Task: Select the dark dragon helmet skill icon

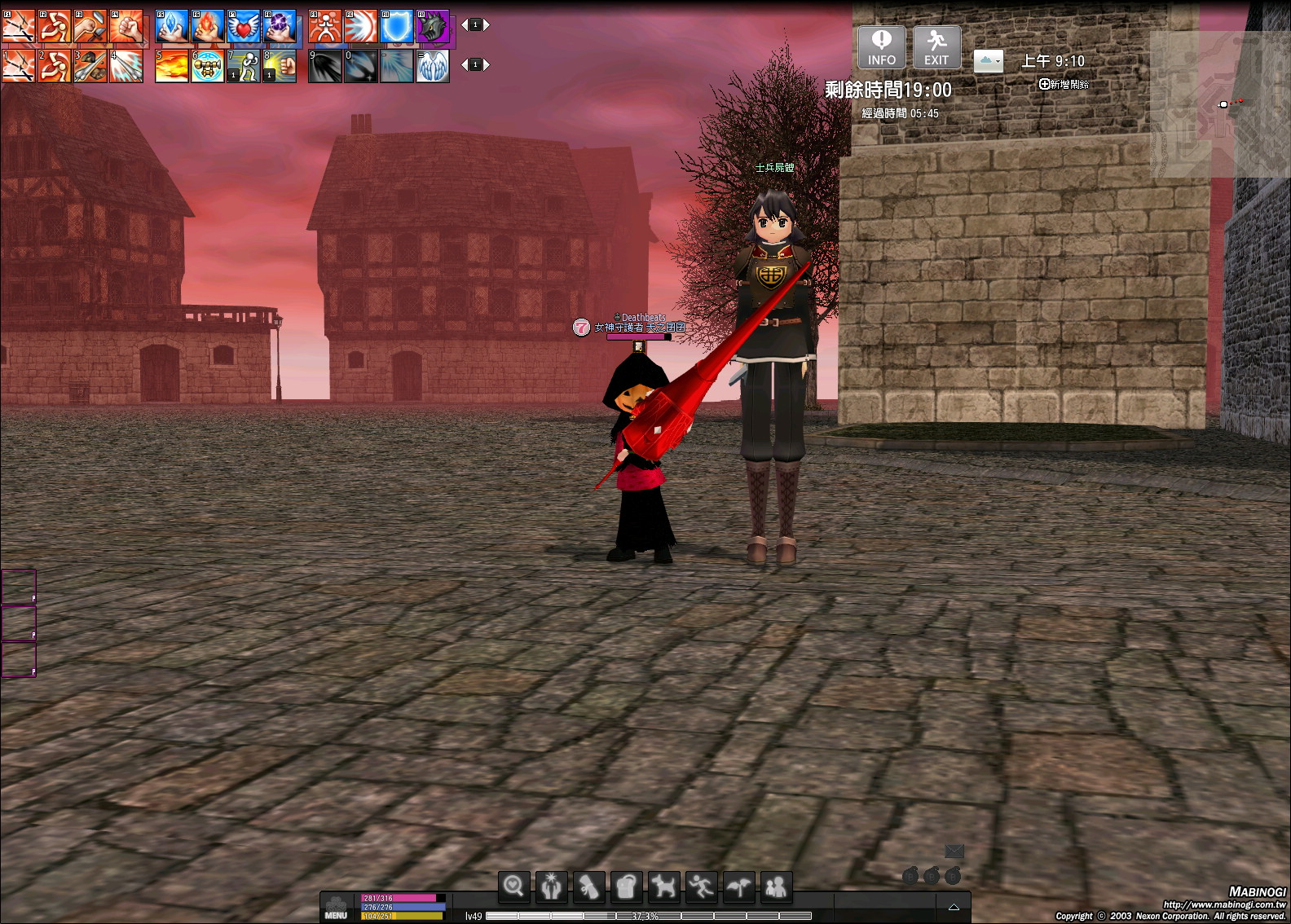Action: coord(433,26)
